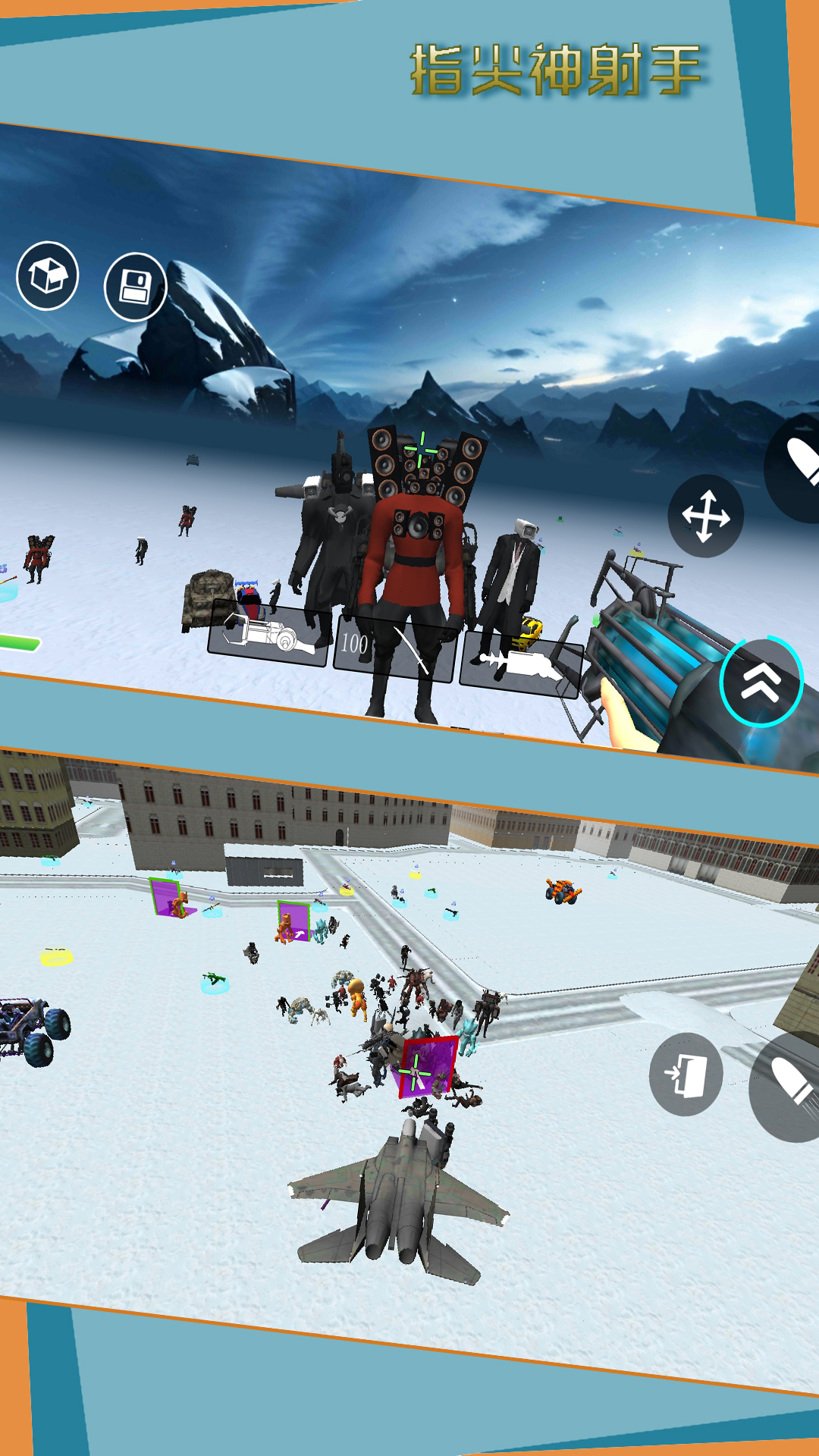Open the cube spawn menu icon
819x1456 pixels.
coord(48,275)
